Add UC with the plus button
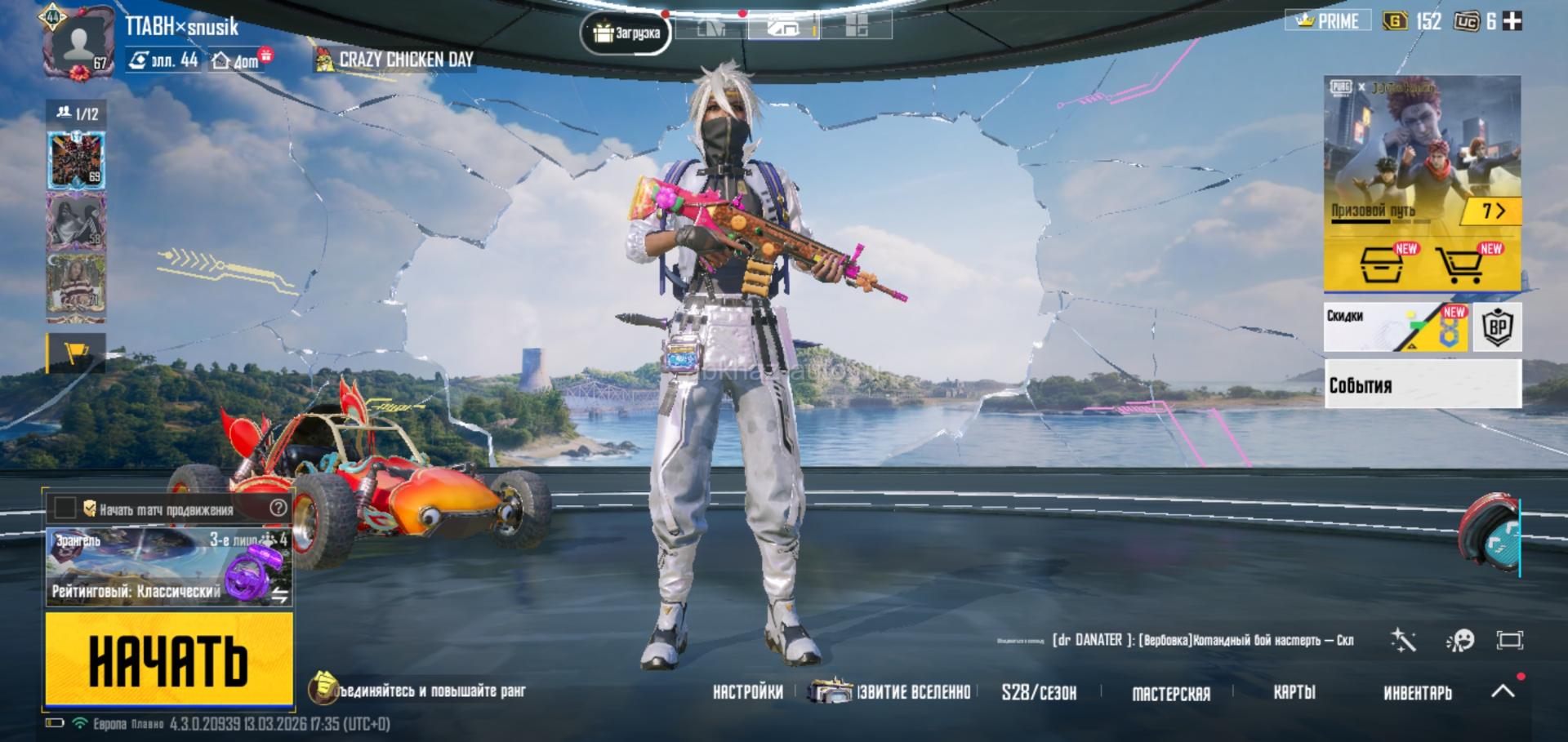This screenshot has width=1568, height=742. (x=1512, y=21)
